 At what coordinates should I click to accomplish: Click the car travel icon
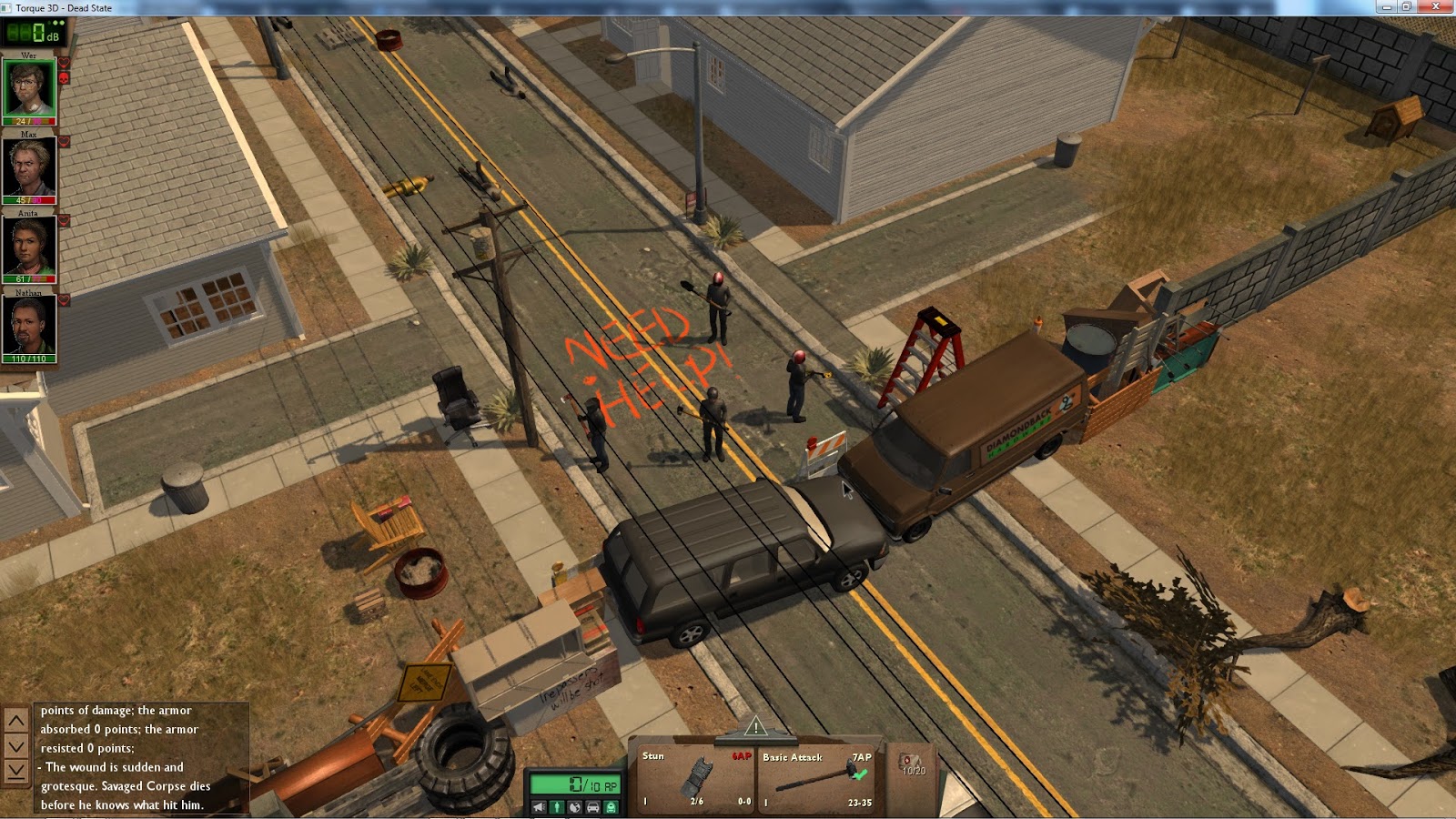pos(593,806)
